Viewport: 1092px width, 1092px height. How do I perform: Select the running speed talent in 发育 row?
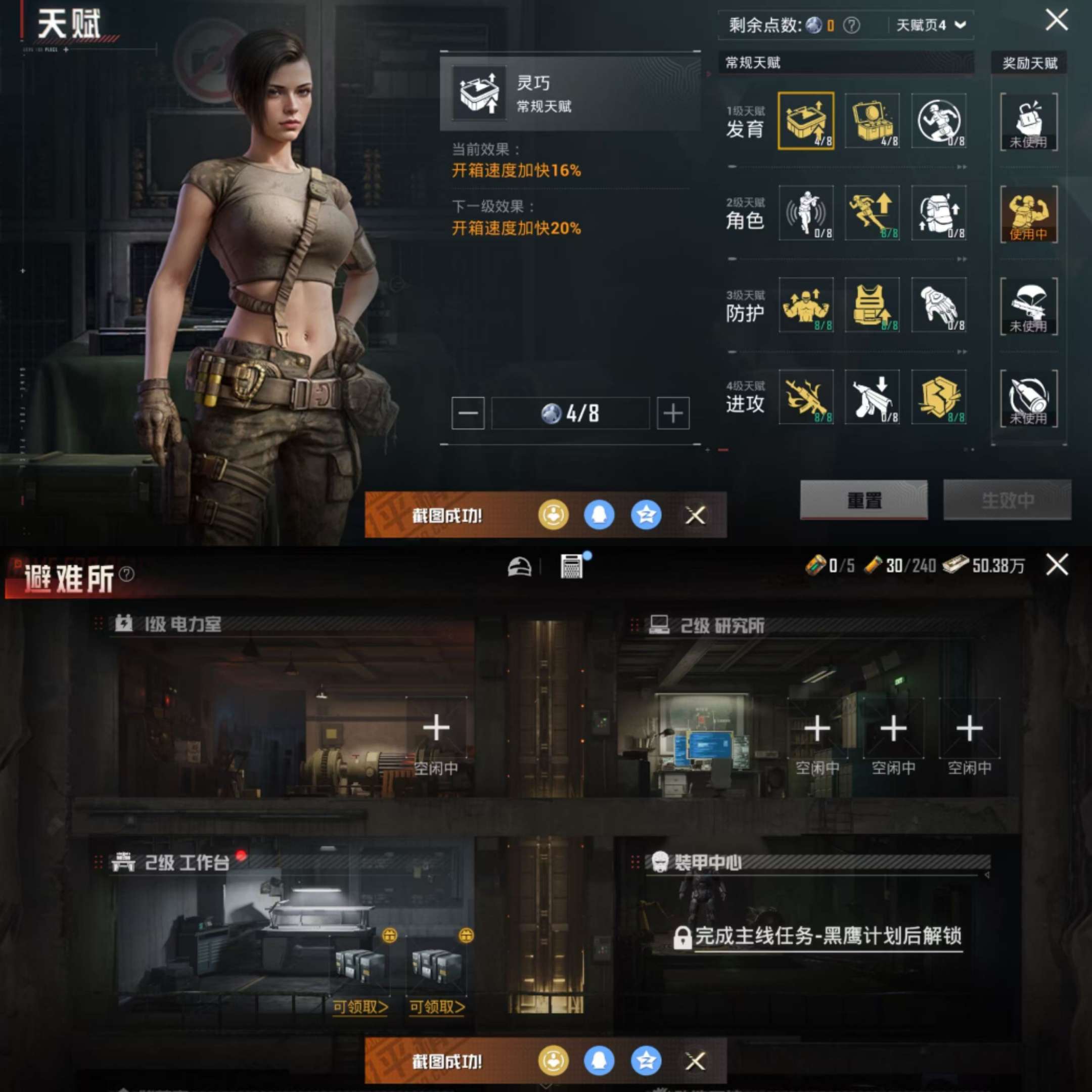coord(938,121)
